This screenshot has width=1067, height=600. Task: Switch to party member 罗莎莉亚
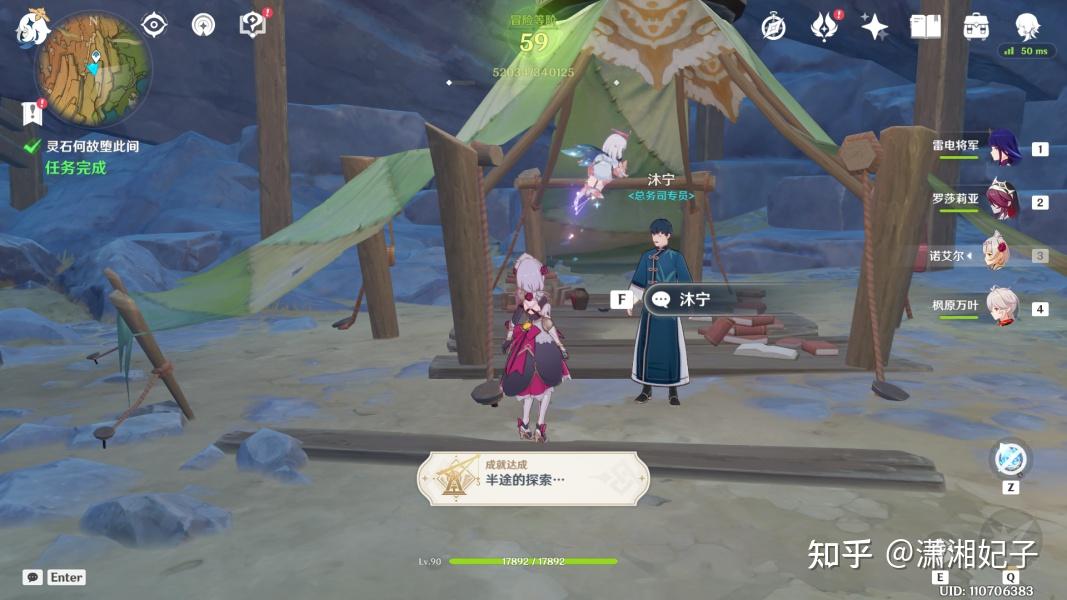[x=1001, y=200]
